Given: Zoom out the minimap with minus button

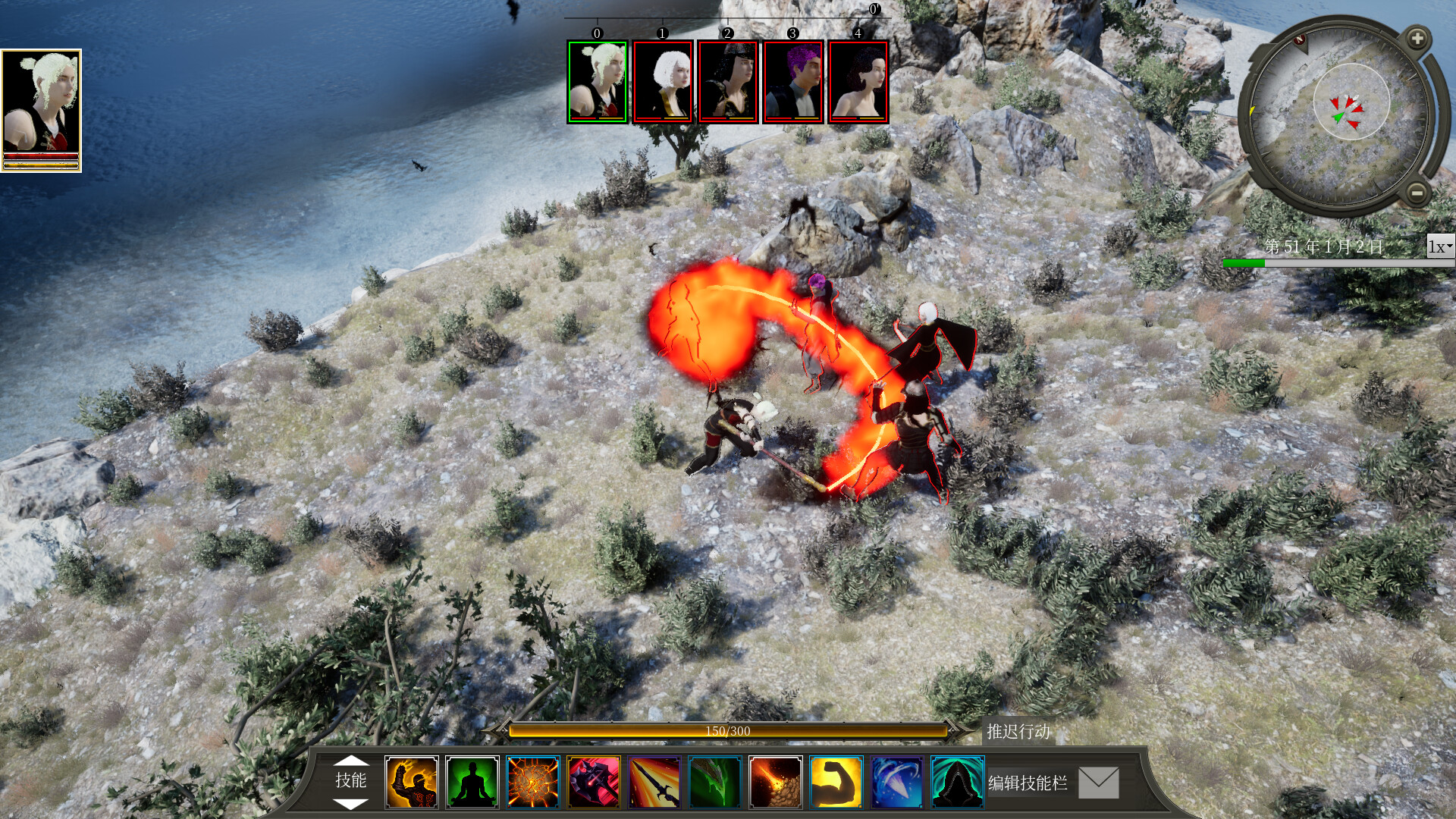Looking at the screenshot, I should 1417,193.
